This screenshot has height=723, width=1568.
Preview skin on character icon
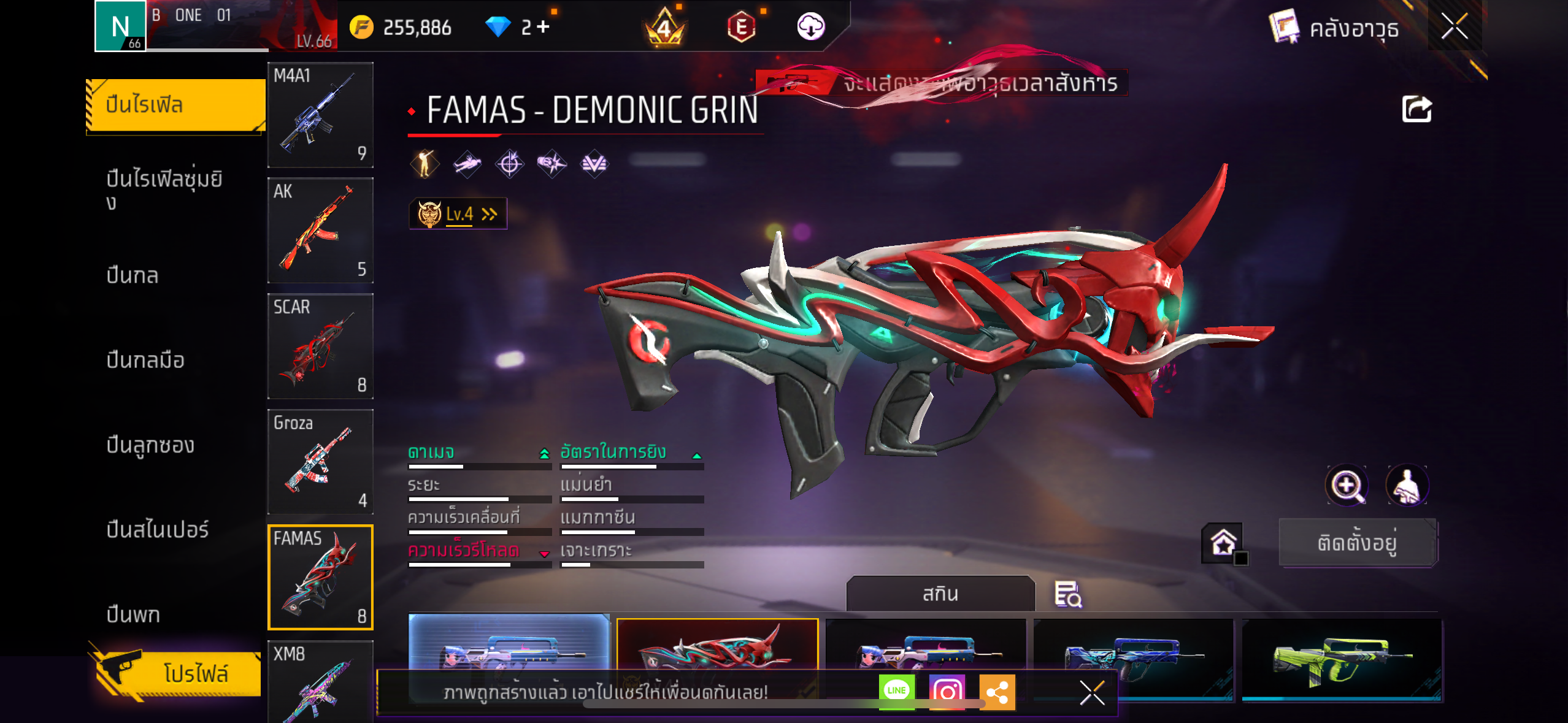(x=1407, y=486)
